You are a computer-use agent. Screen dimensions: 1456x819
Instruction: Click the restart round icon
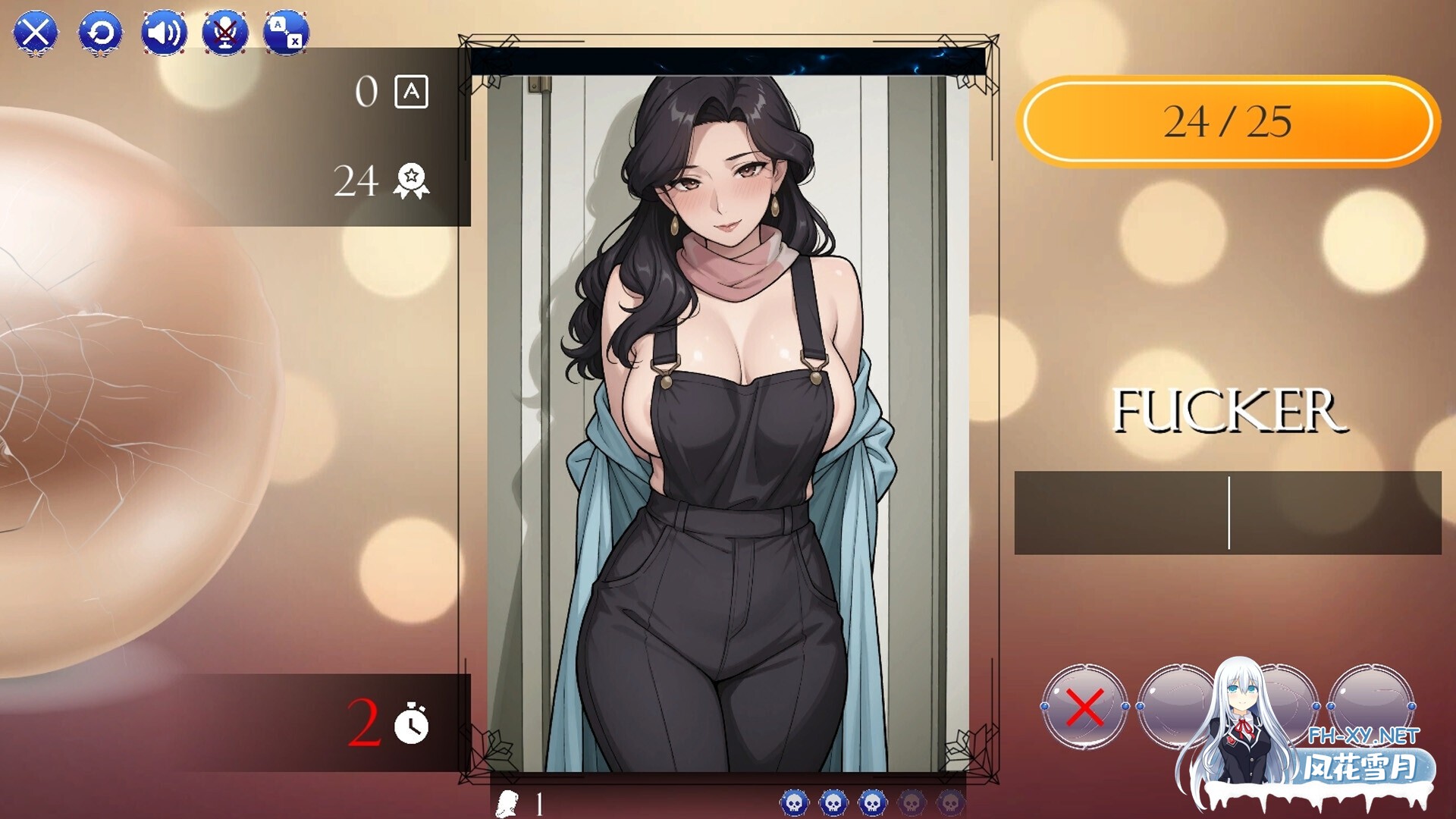click(x=101, y=33)
